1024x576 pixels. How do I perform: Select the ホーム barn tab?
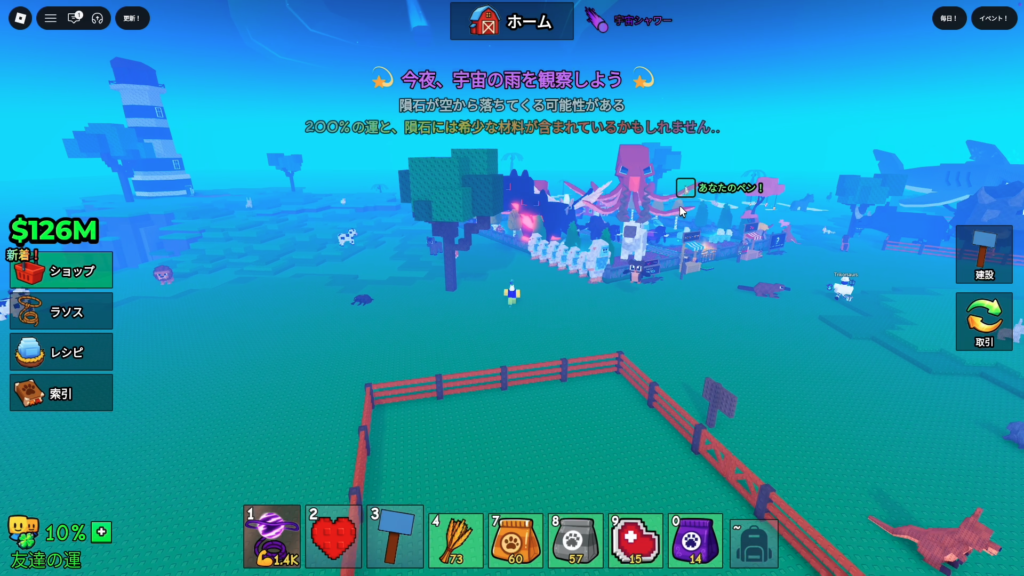[x=512, y=20]
